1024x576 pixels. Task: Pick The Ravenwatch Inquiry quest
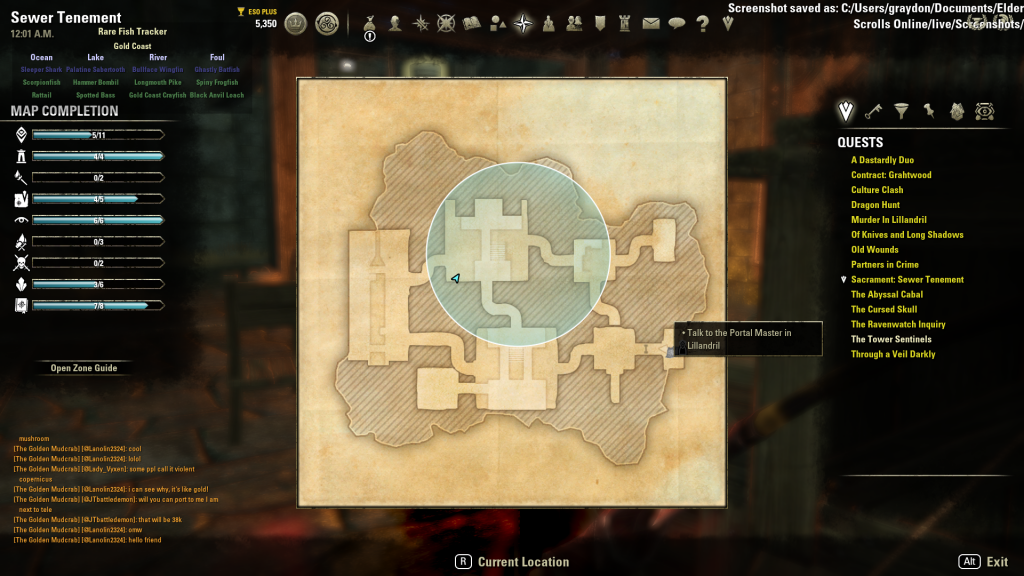pyautogui.click(x=898, y=324)
